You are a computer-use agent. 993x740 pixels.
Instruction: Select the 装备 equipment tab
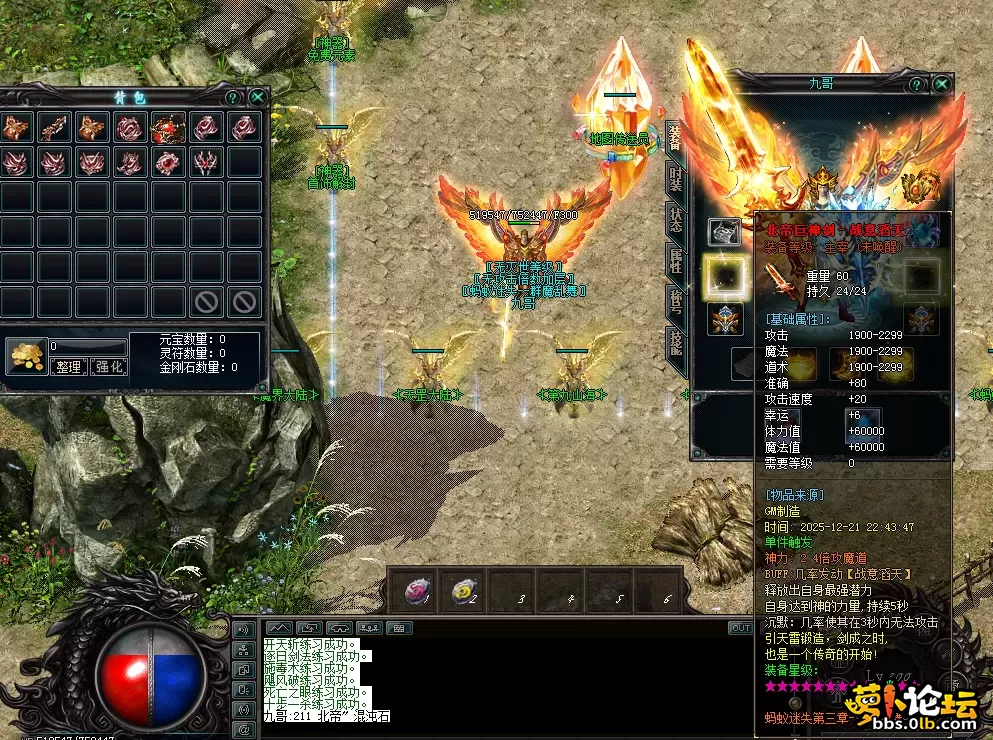click(x=675, y=140)
